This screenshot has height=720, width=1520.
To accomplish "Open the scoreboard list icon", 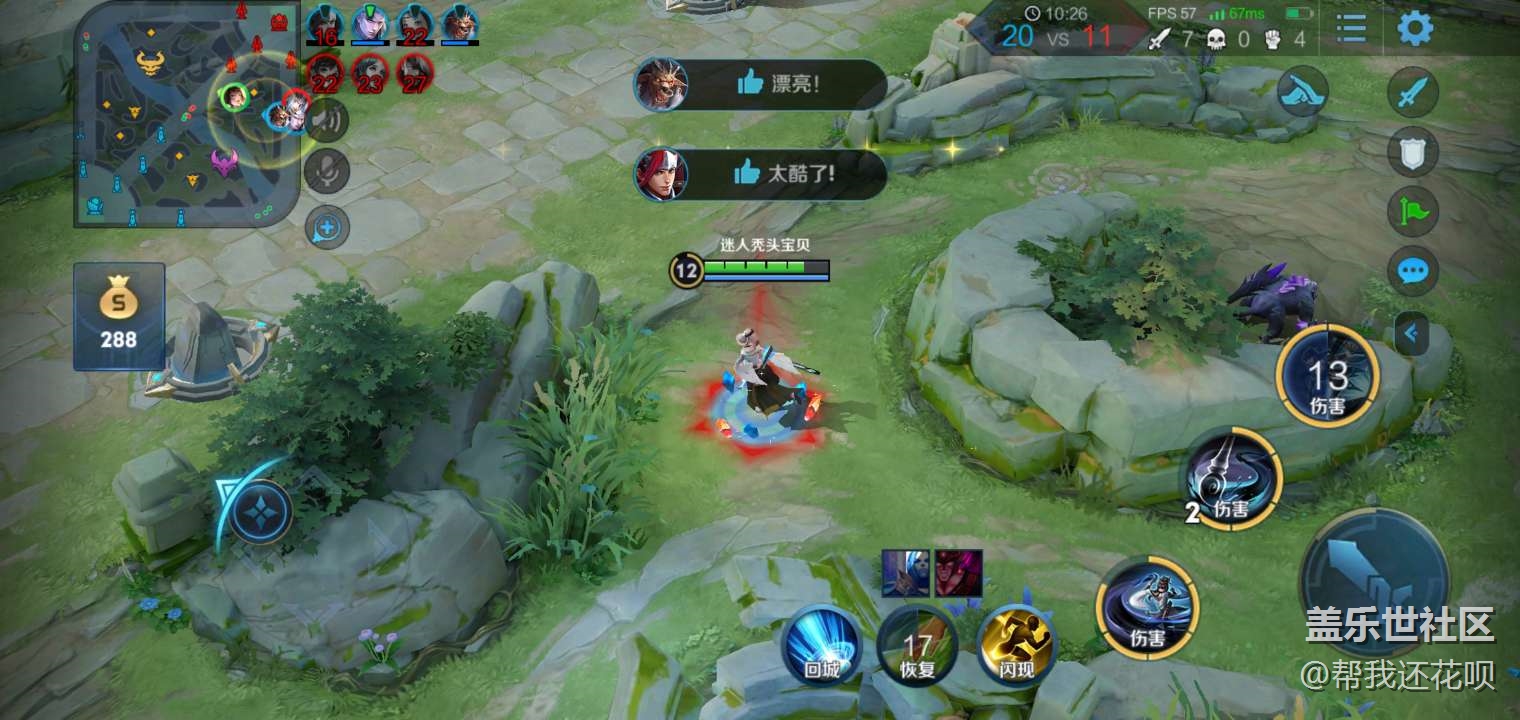I will (x=1351, y=28).
